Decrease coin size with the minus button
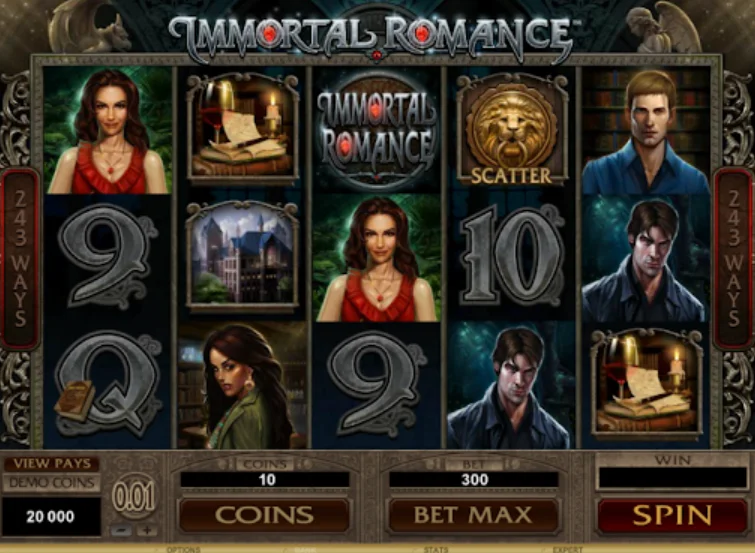 [x=120, y=531]
